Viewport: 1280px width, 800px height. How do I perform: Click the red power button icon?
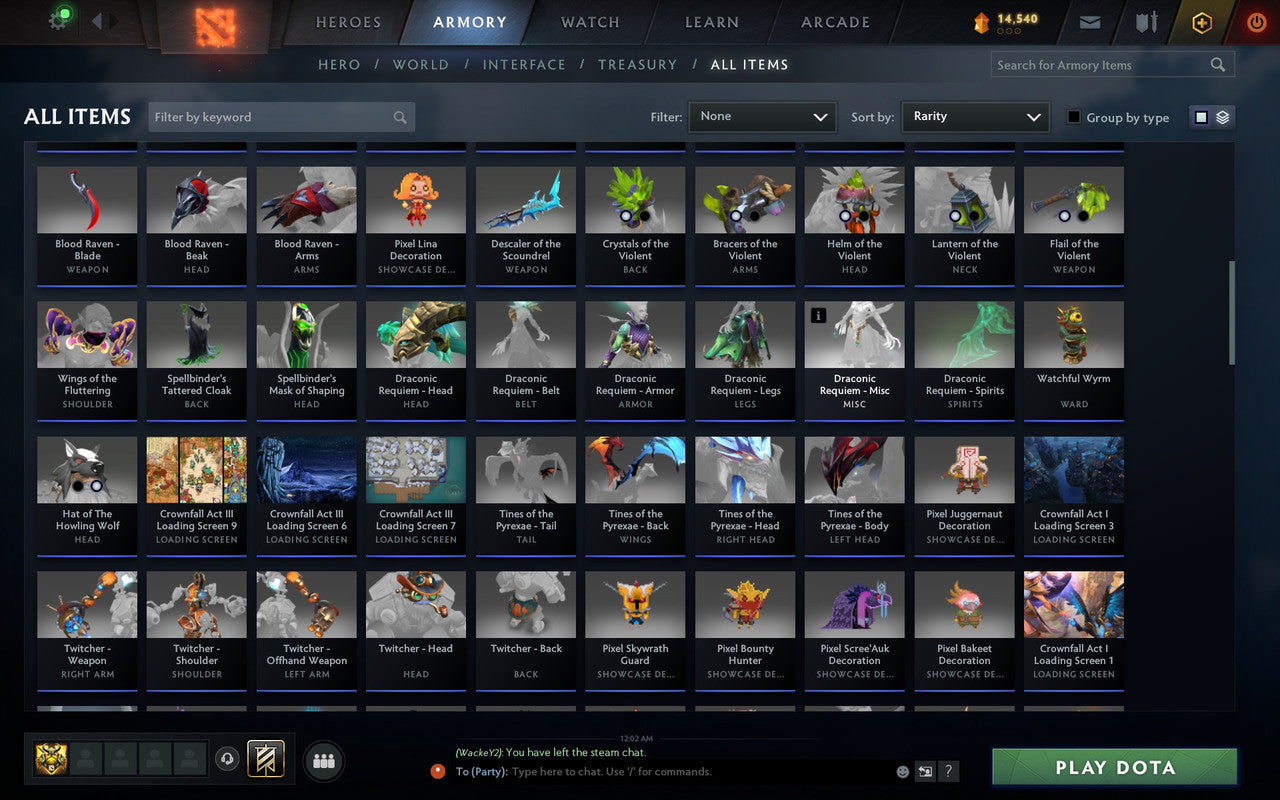pyautogui.click(x=1256, y=22)
